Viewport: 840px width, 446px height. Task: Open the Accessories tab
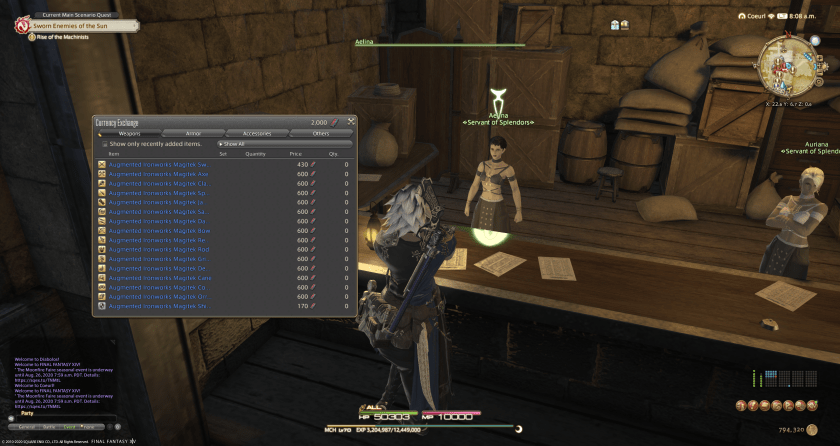click(x=256, y=133)
